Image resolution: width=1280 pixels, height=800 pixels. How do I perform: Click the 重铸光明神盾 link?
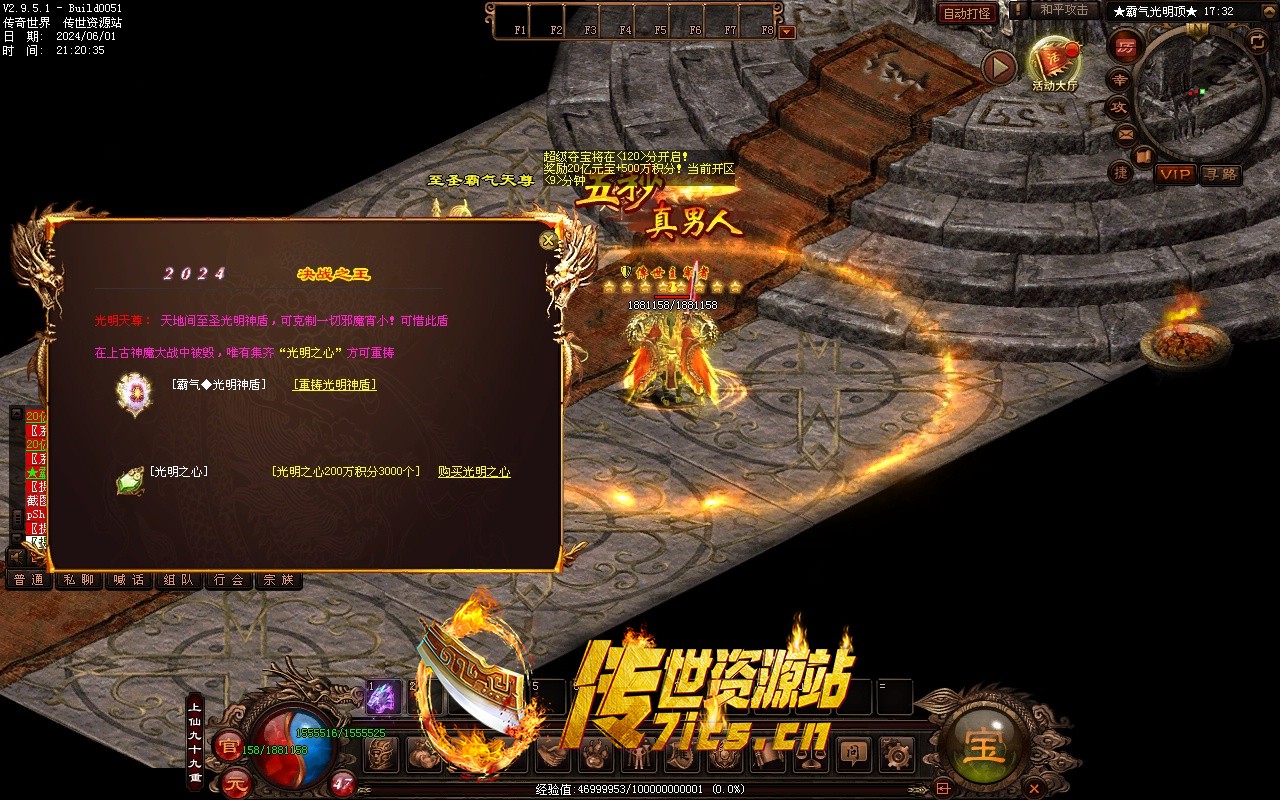click(334, 384)
